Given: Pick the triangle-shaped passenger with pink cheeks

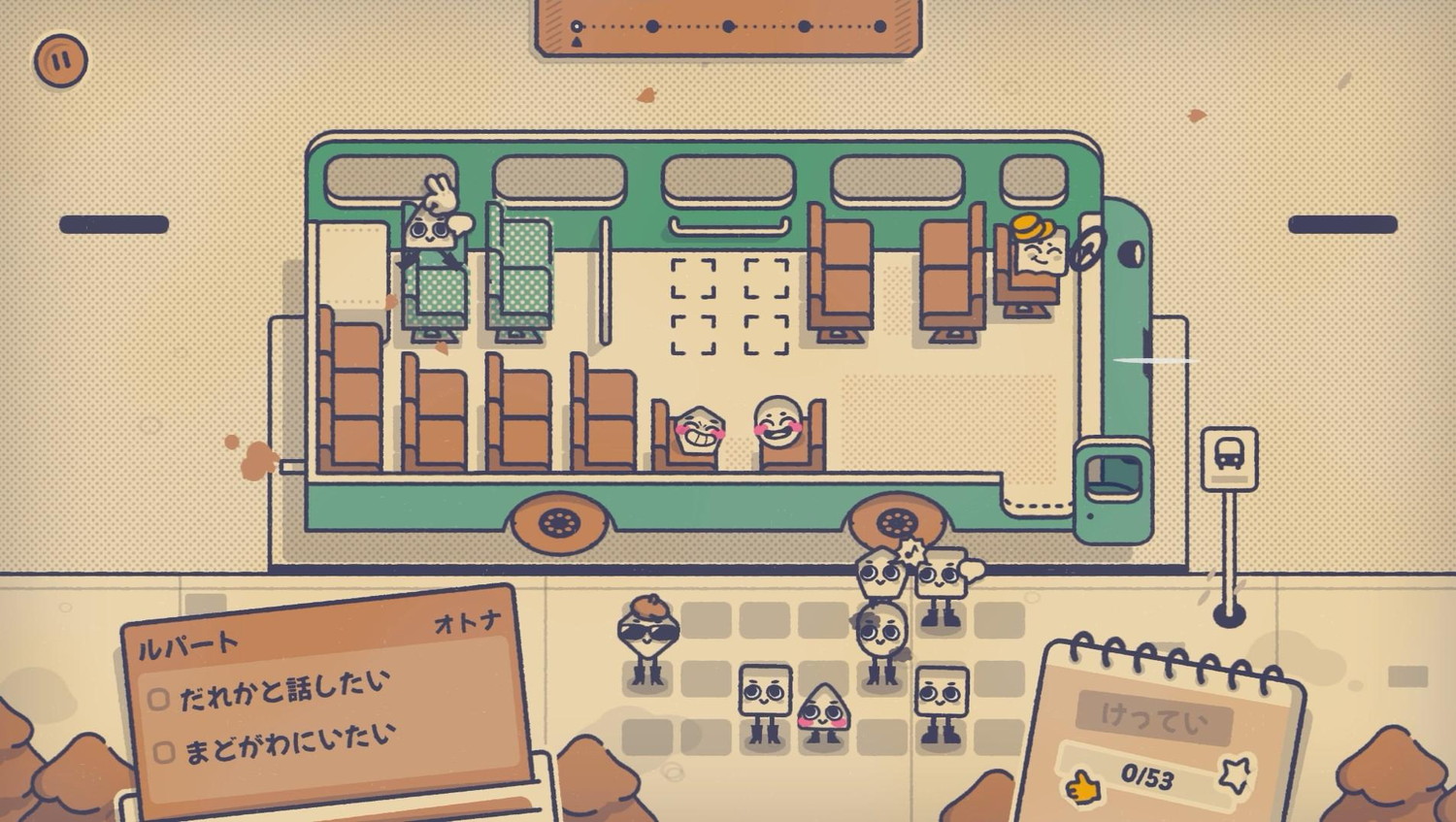Looking at the screenshot, I should click(823, 713).
